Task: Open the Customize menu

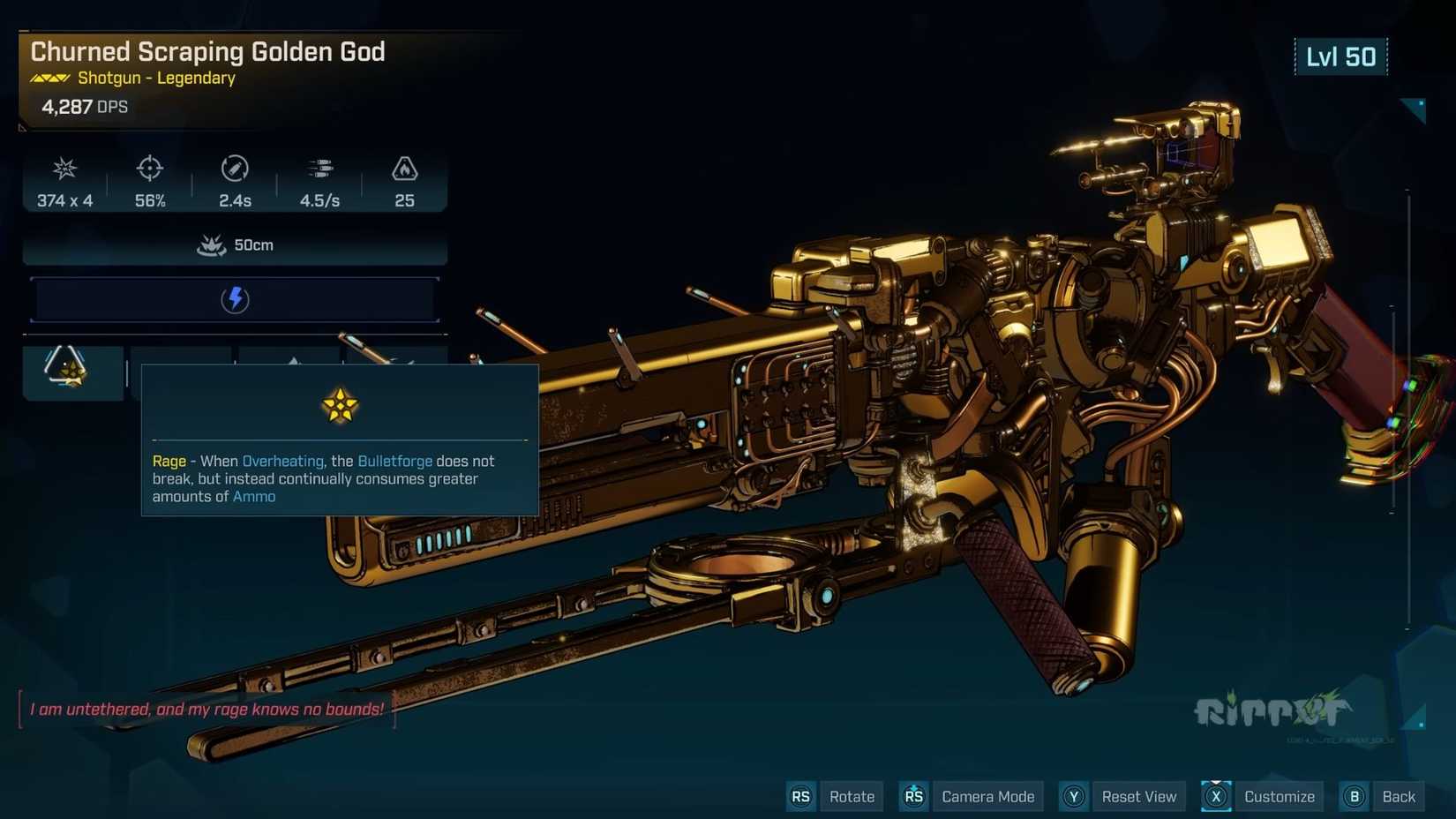Action: (x=1278, y=795)
